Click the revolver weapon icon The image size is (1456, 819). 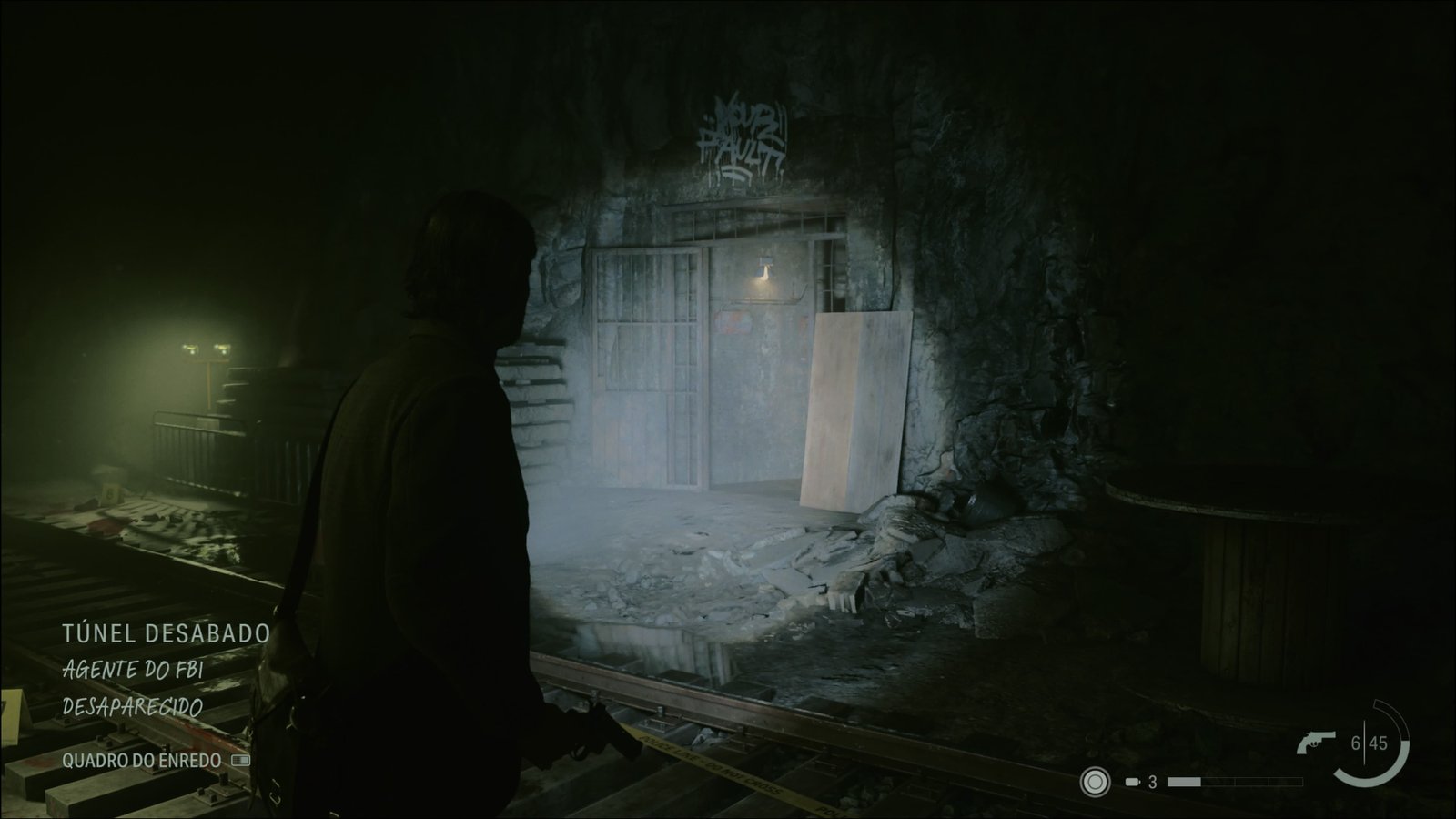tap(1316, 744)
